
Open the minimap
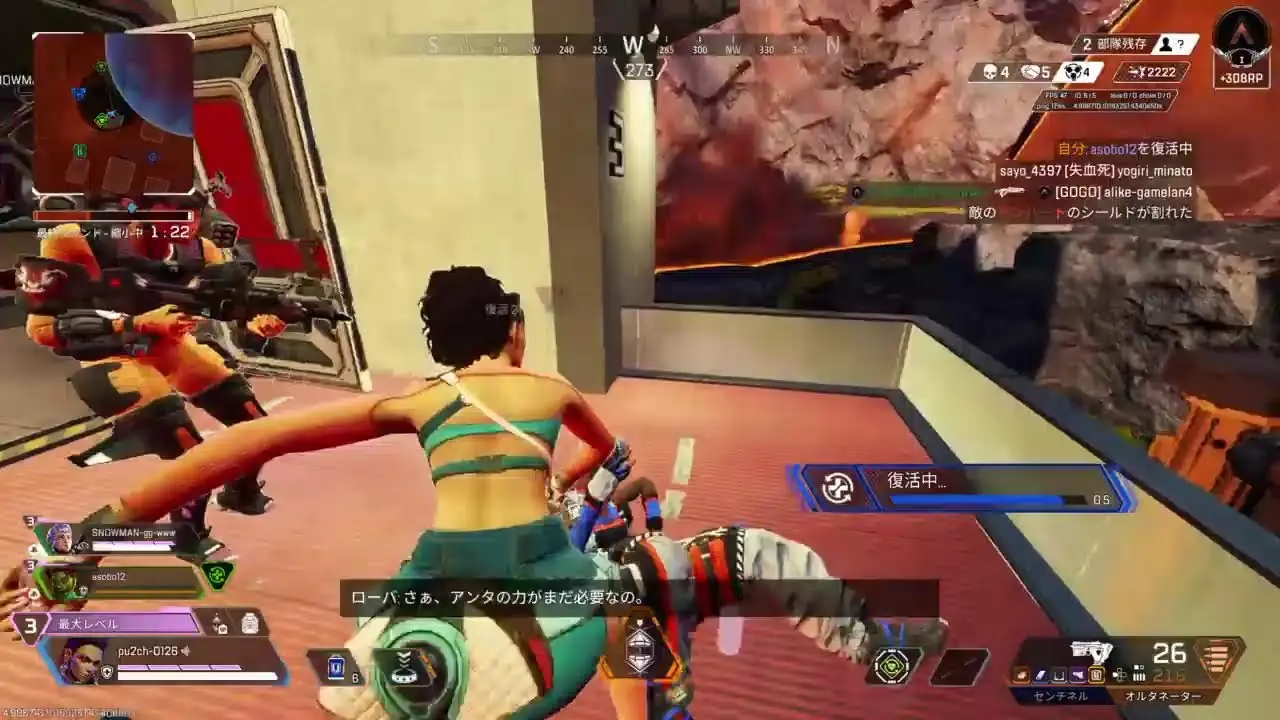coord(113,112)
